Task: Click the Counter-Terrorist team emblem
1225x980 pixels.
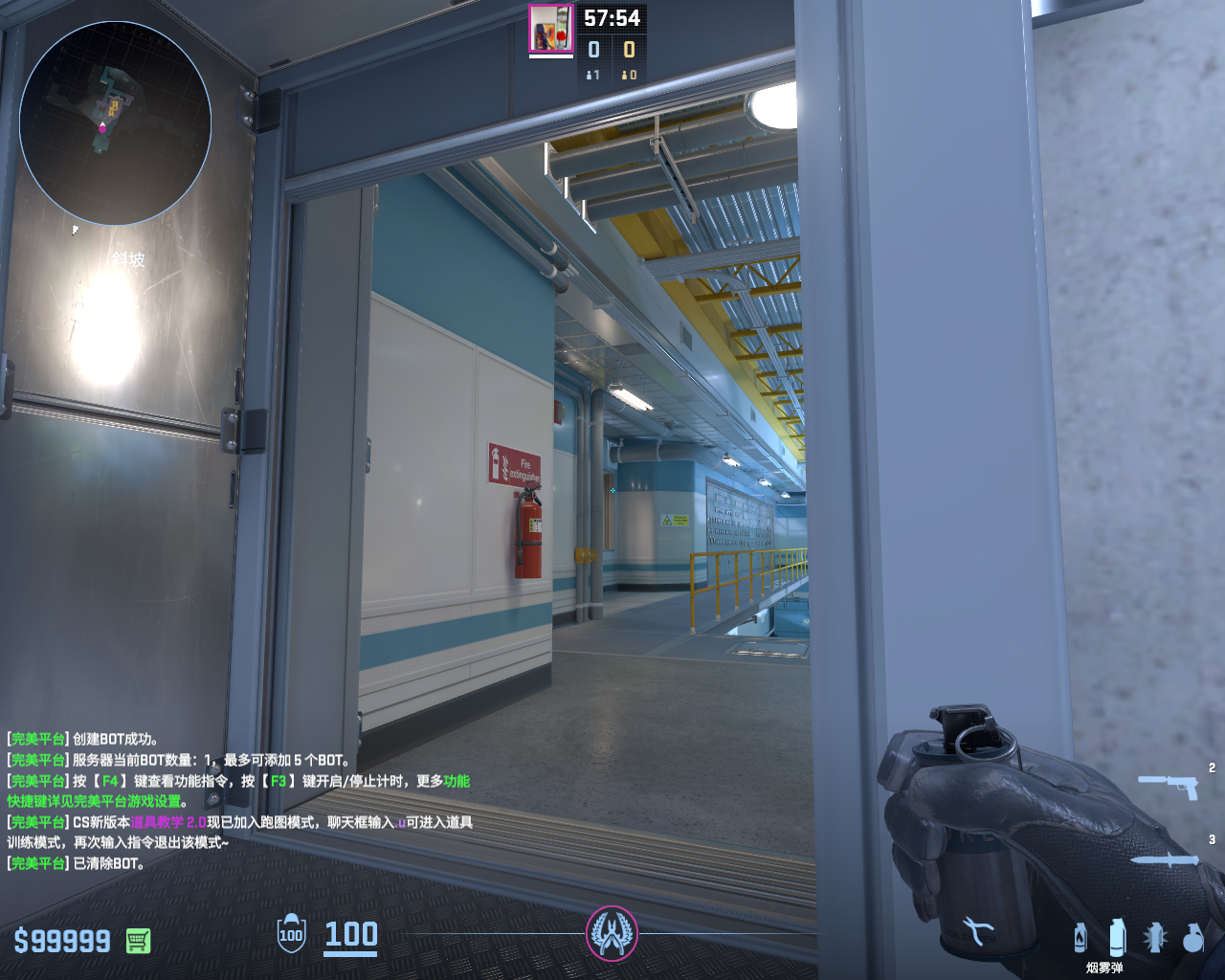Action: 612,933
